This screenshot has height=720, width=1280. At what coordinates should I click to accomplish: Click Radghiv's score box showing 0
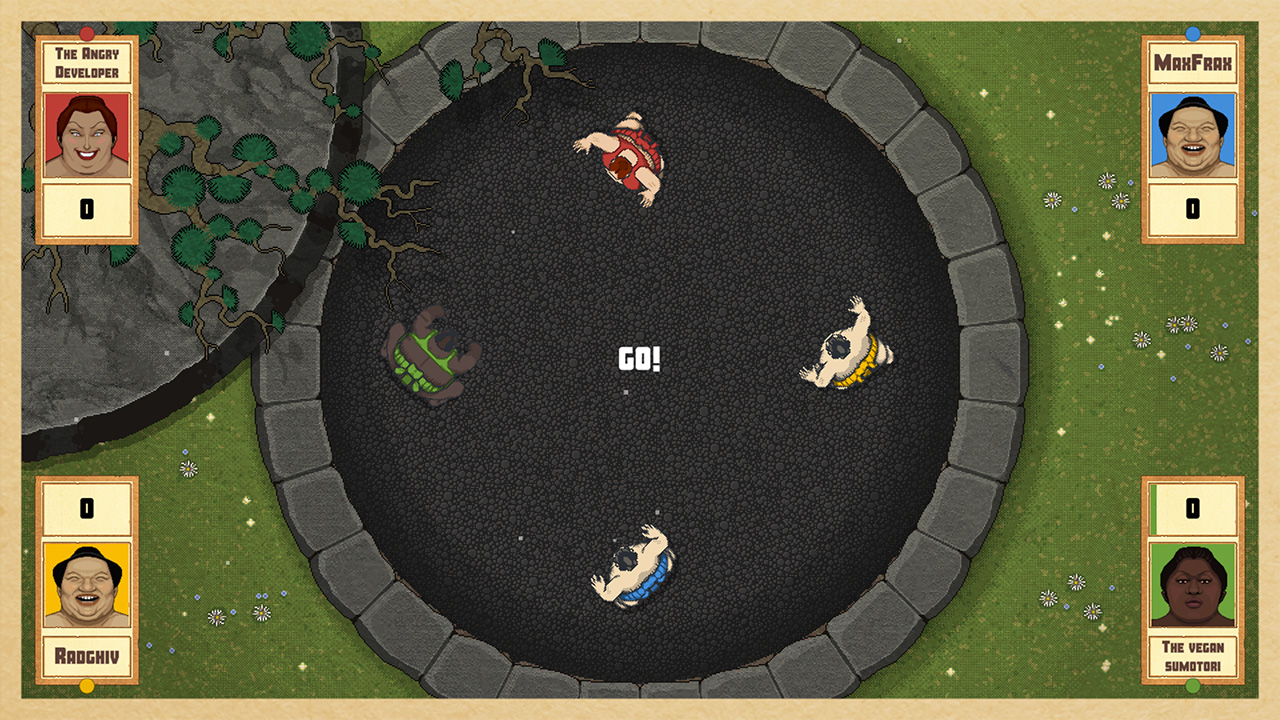coord(87,510)
